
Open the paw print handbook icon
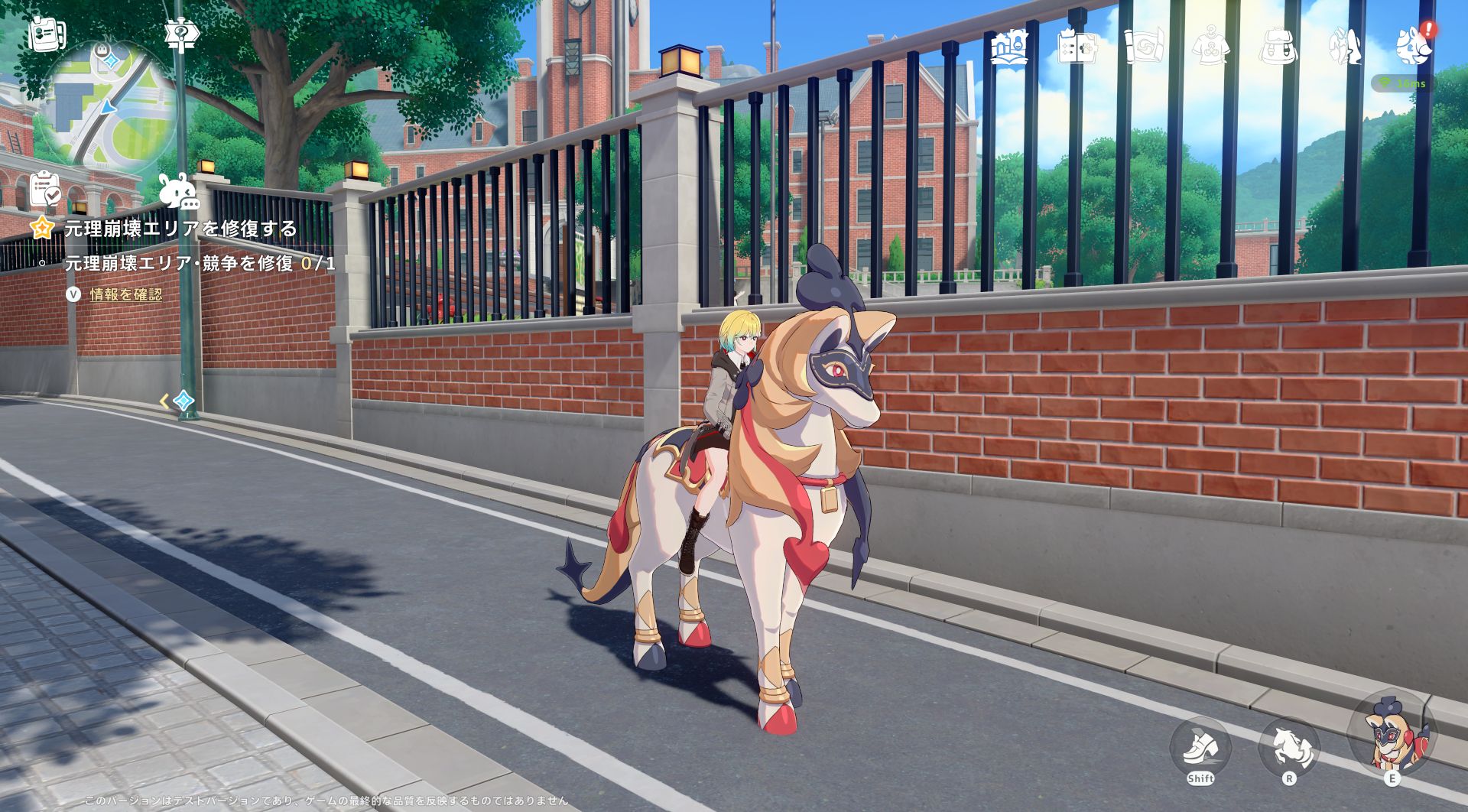tap(1077, 47)
